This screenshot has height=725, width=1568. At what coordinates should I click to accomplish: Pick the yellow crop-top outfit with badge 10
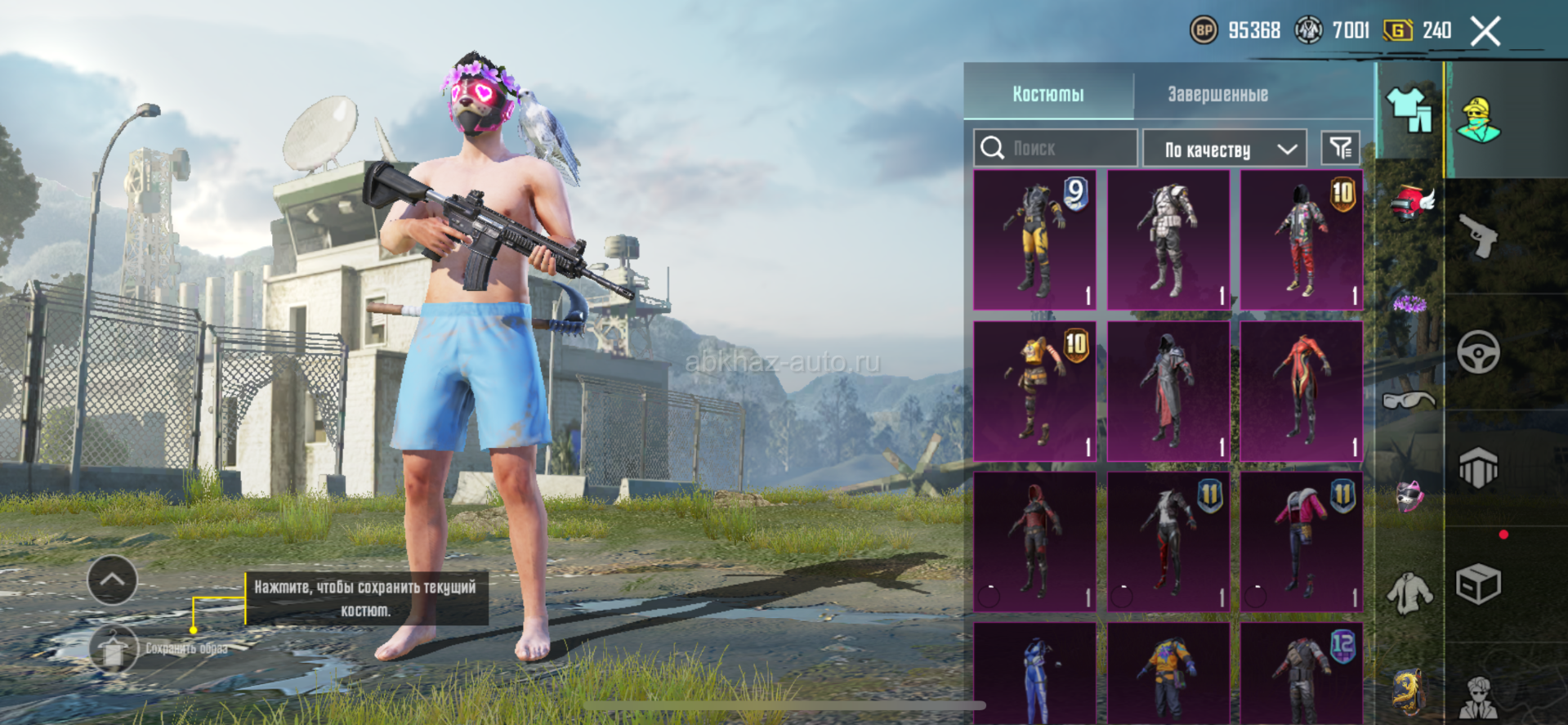click(1034, 391)
